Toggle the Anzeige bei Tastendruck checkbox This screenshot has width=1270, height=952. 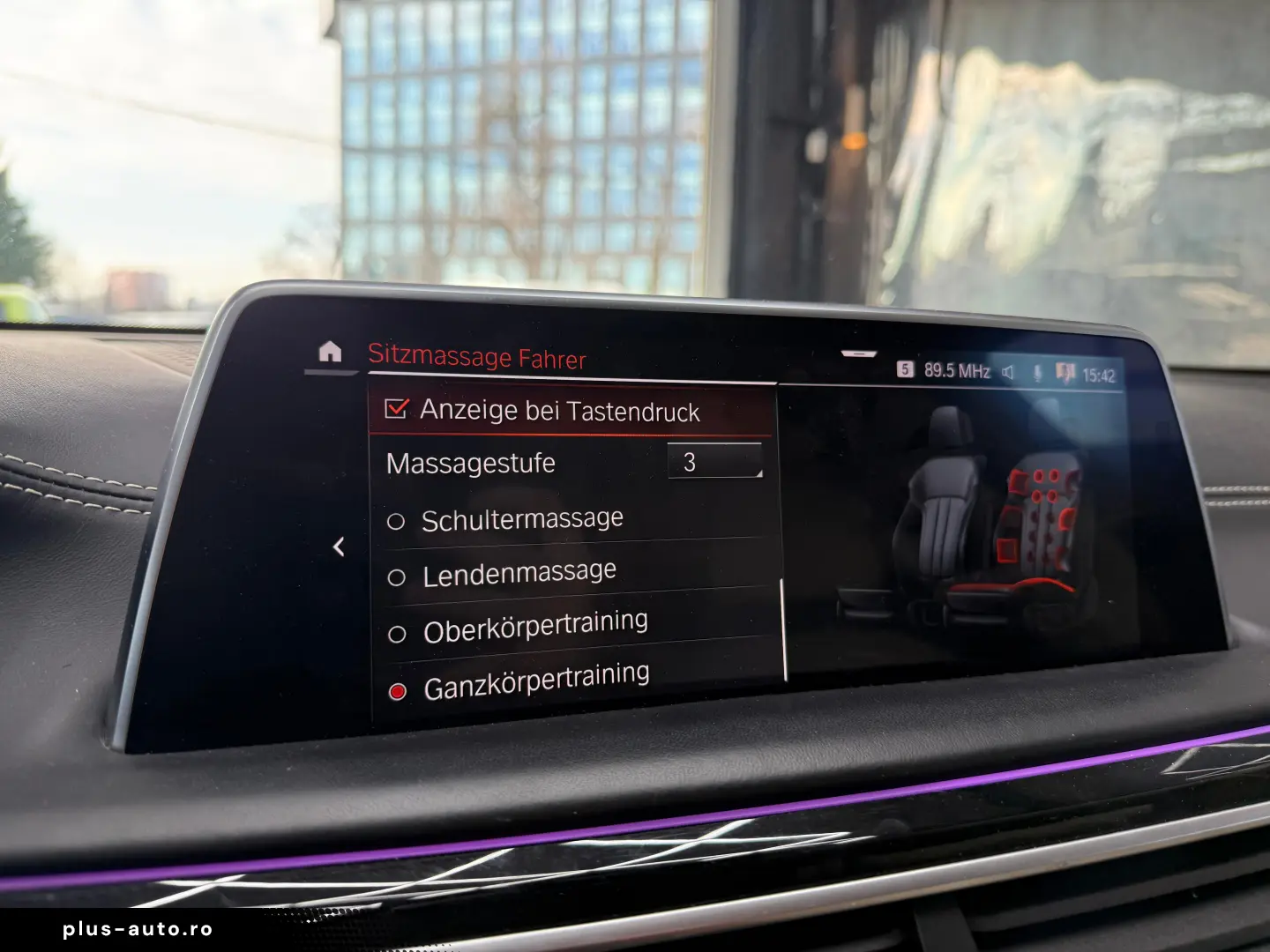(x=398, y=408)
